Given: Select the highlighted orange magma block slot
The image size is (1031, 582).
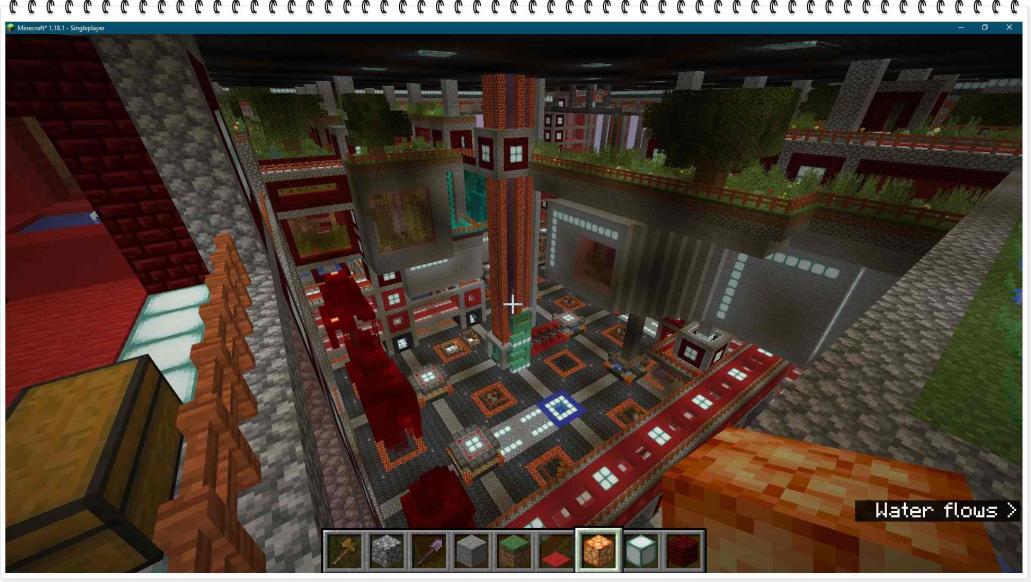Looking at the screenshot, I should point(599,550).
